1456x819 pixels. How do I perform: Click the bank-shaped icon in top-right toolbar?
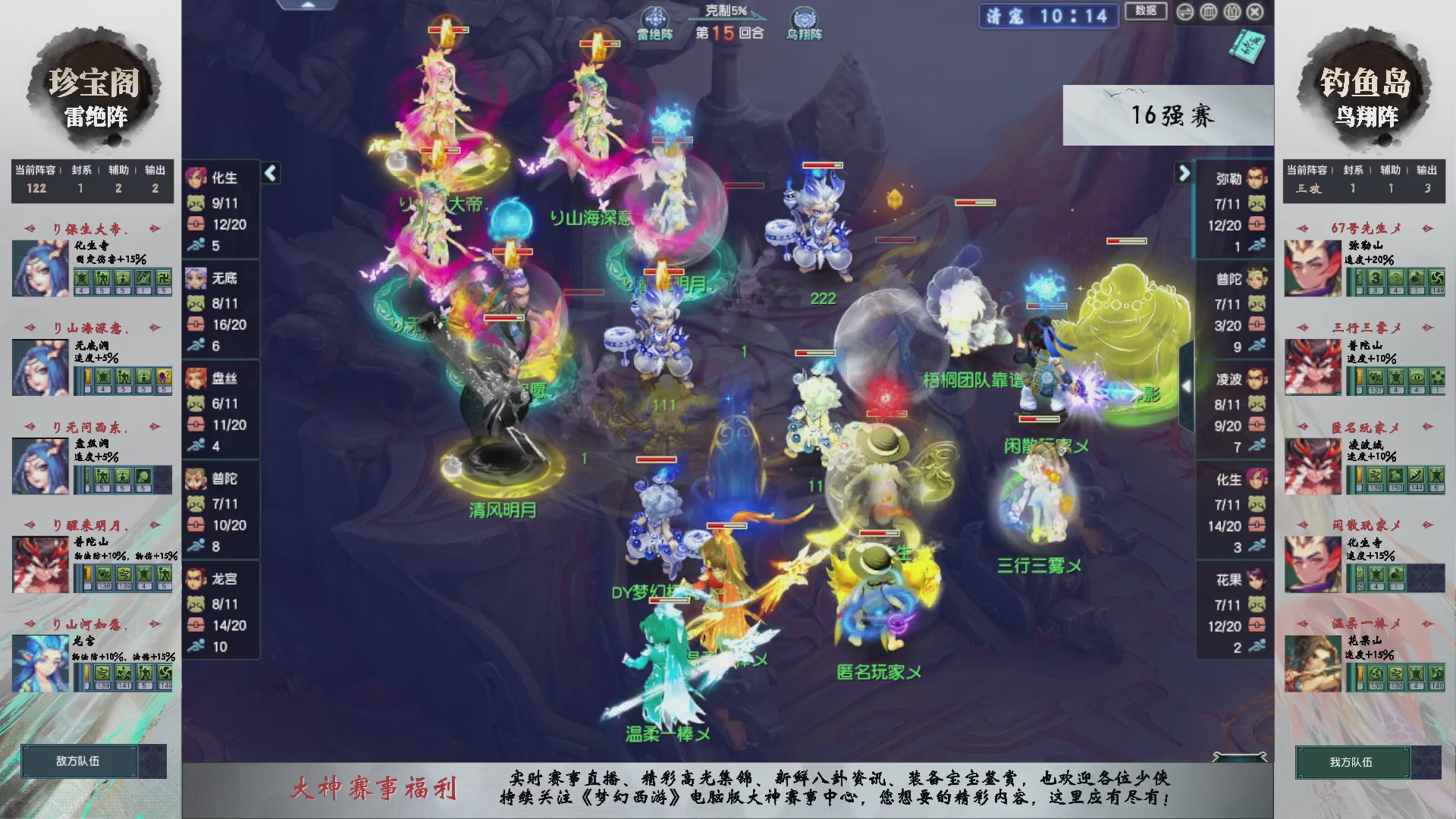click(1208, 12)
